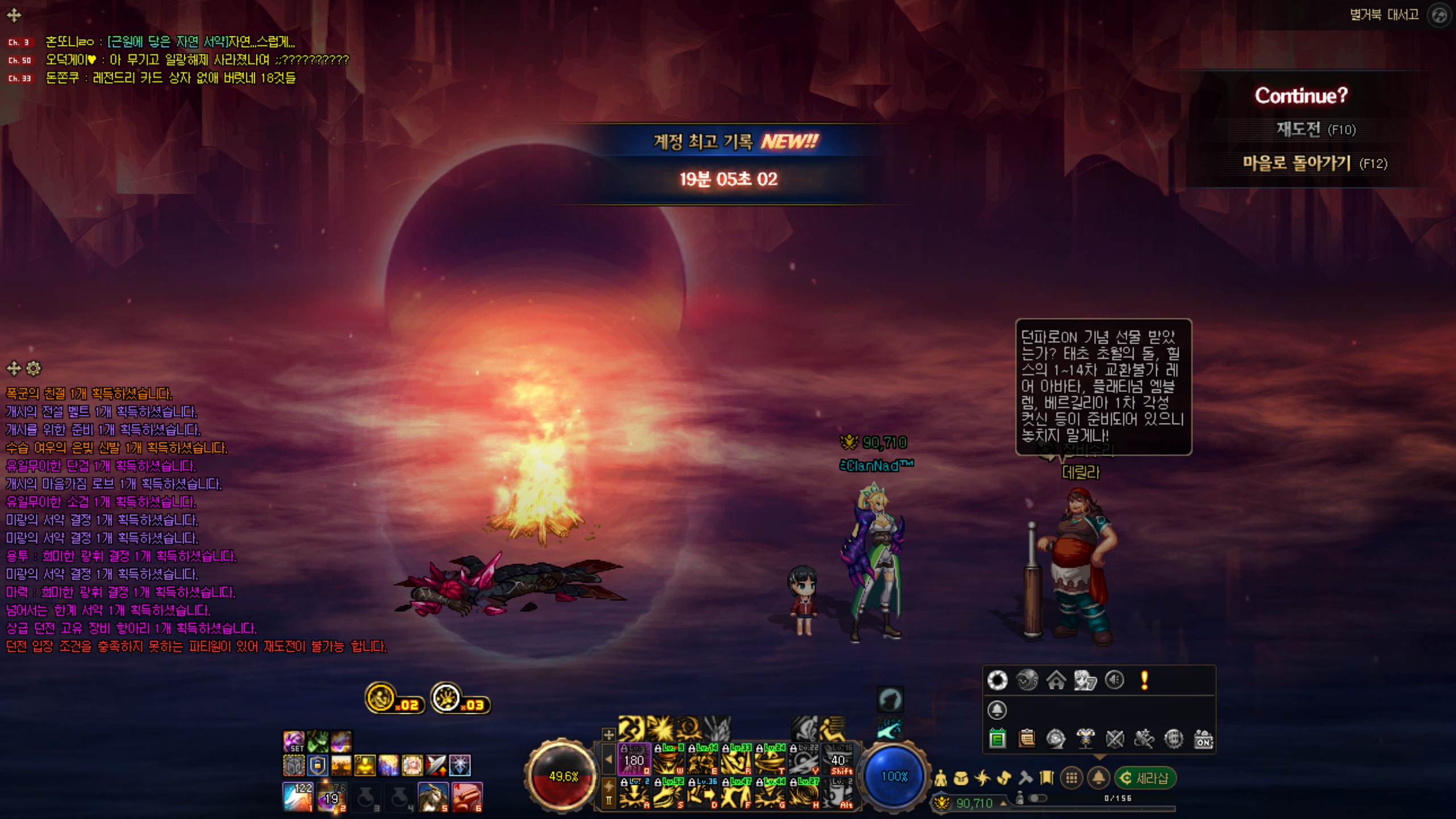Open the green calendar event icon
The image size is (1456, 819).
pos(997,739)
